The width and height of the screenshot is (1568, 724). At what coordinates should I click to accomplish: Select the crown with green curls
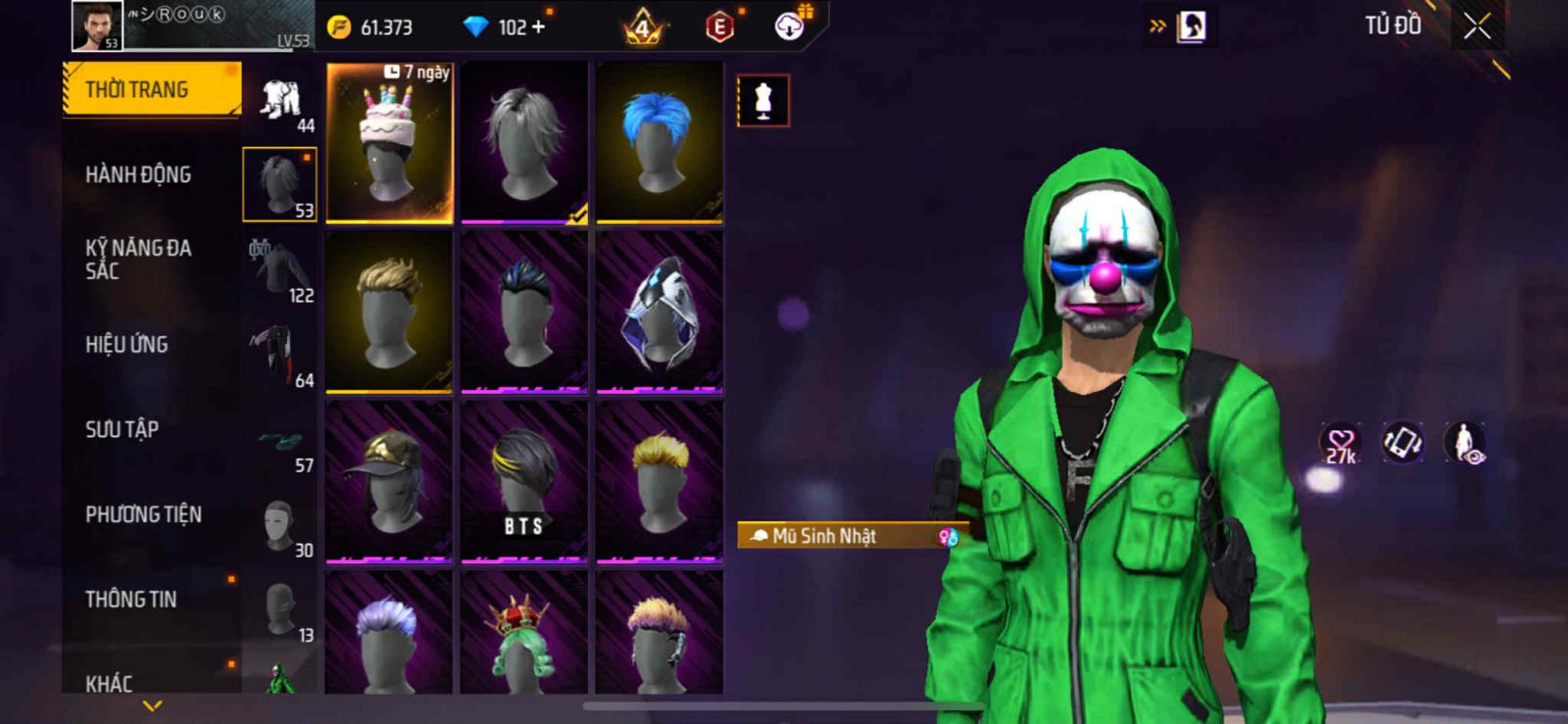[524, 634]
